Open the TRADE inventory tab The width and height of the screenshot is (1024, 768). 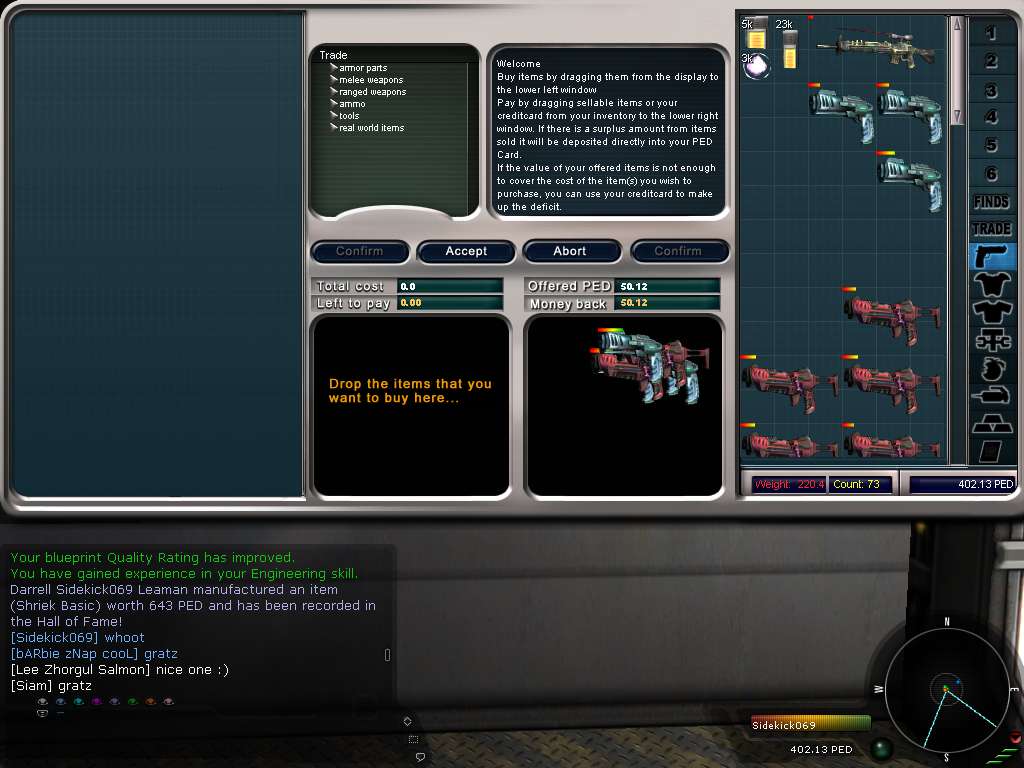point(991,229)
